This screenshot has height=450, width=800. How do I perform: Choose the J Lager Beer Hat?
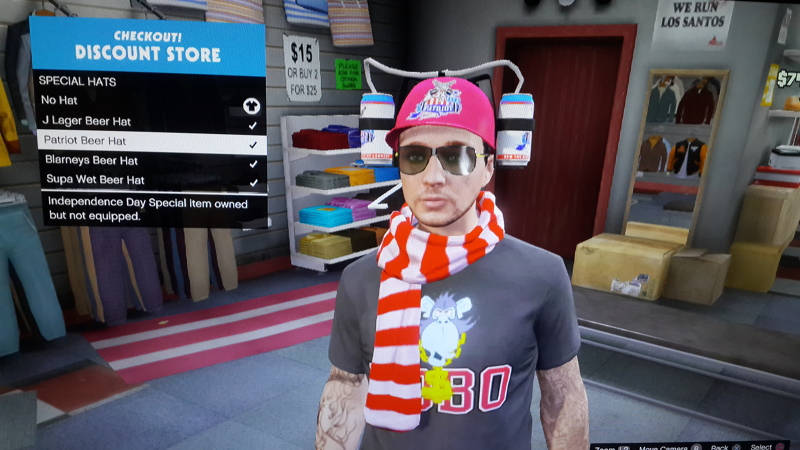[x=148, y=122]
